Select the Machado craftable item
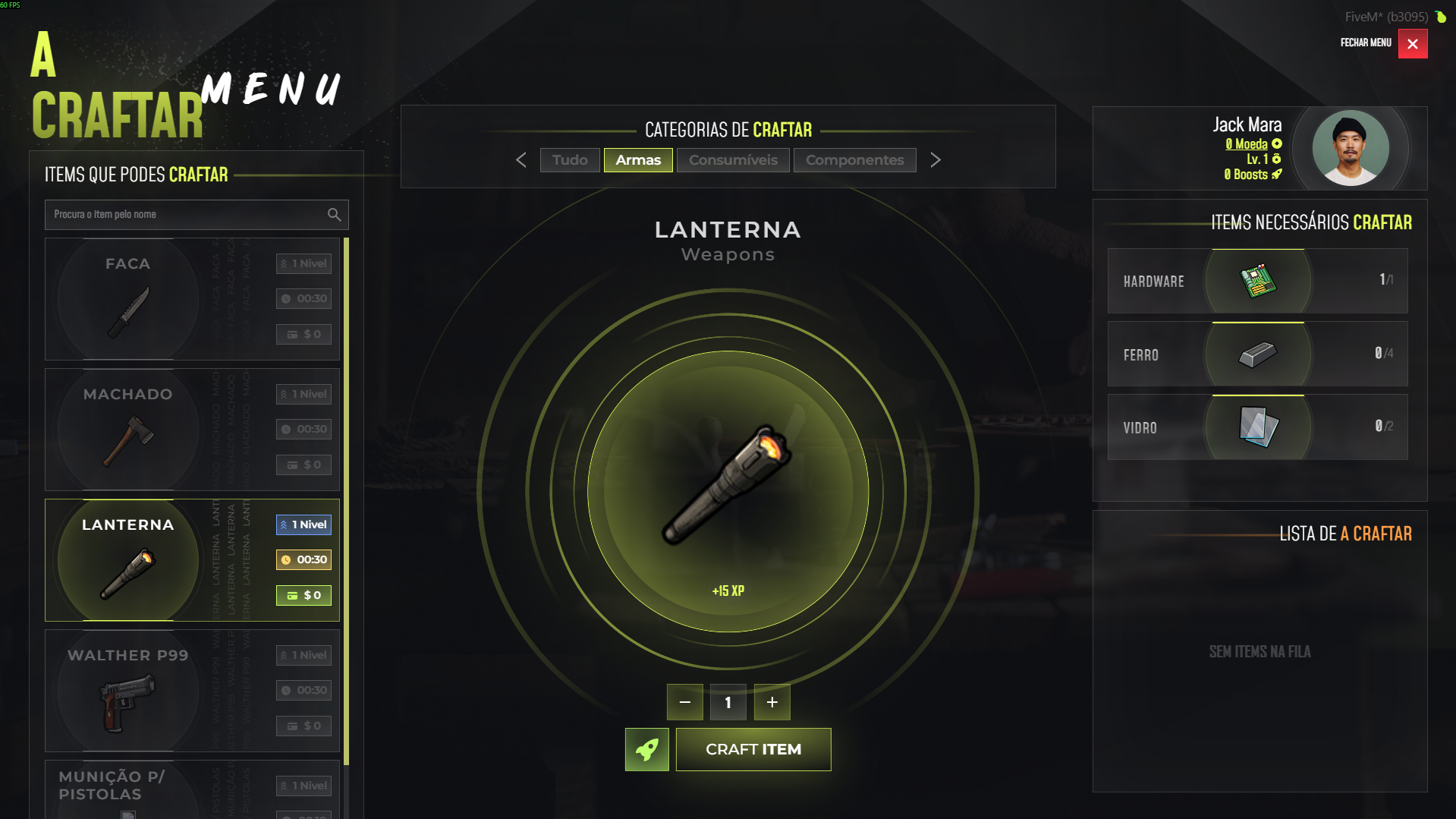1456x819 pixels. (192, 430)
